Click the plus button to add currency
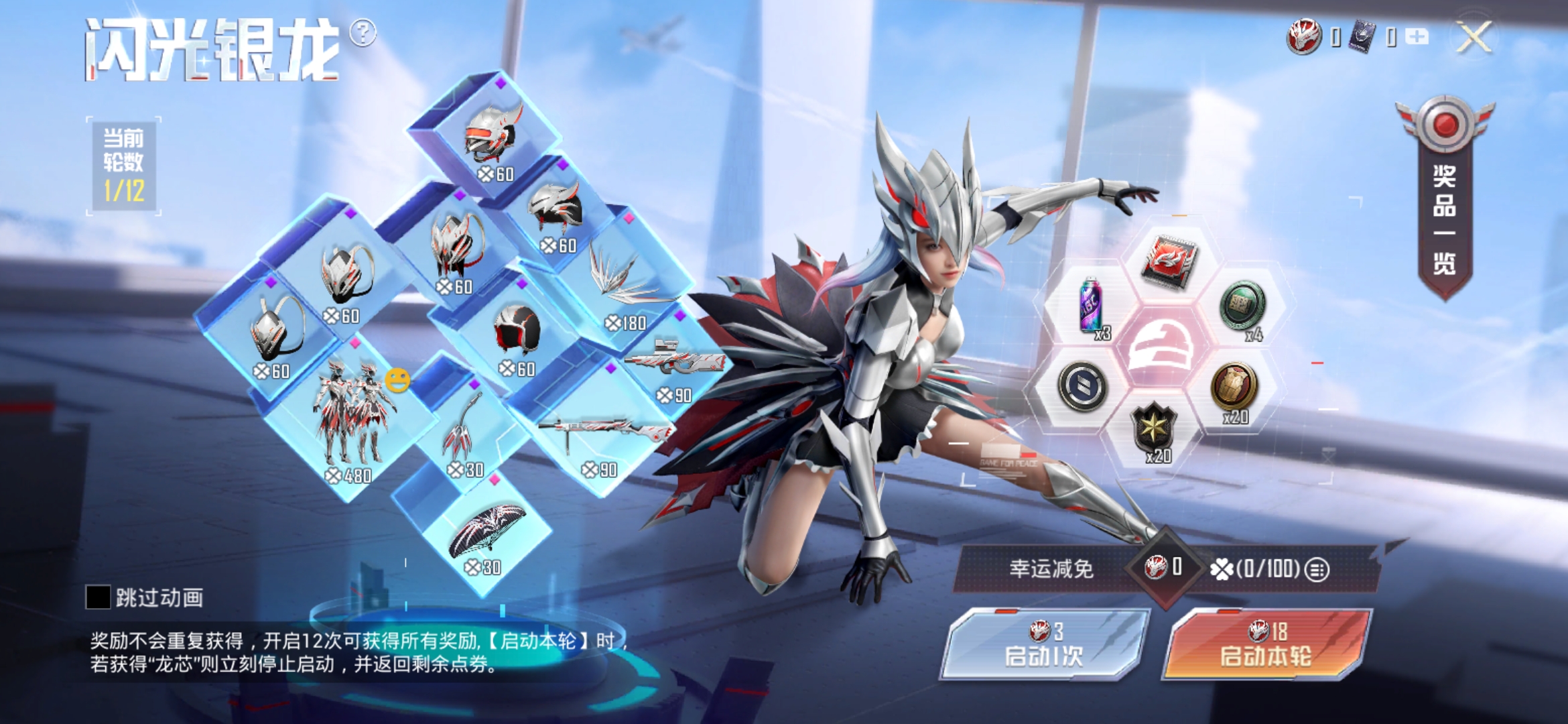The image size is (1568, 724). pos(1417,36)
